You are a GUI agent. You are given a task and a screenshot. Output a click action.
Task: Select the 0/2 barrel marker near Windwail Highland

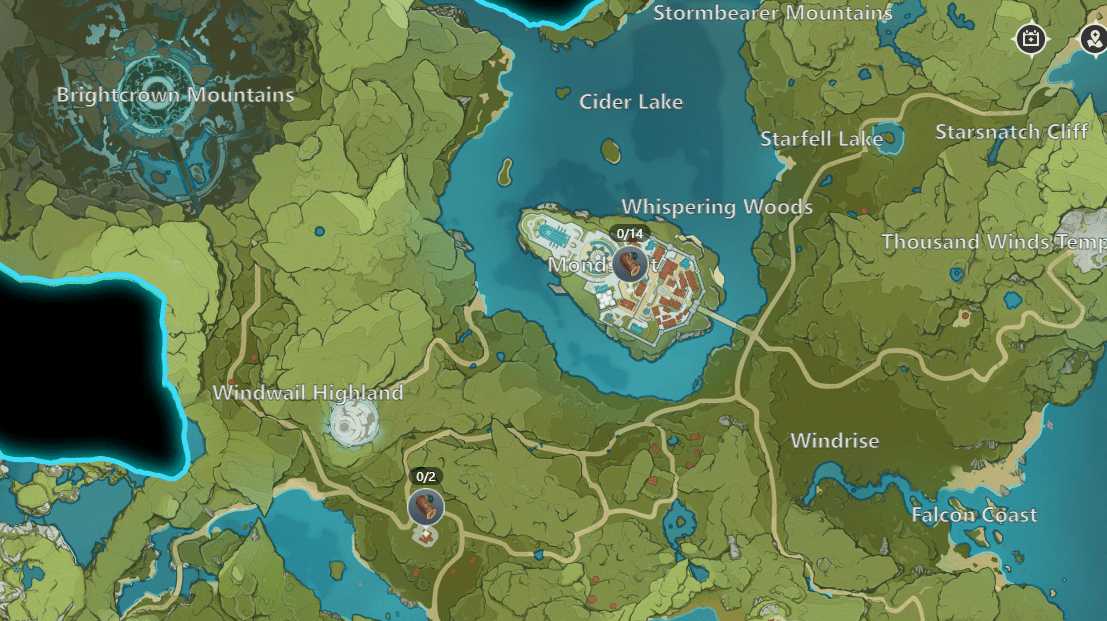426,507
